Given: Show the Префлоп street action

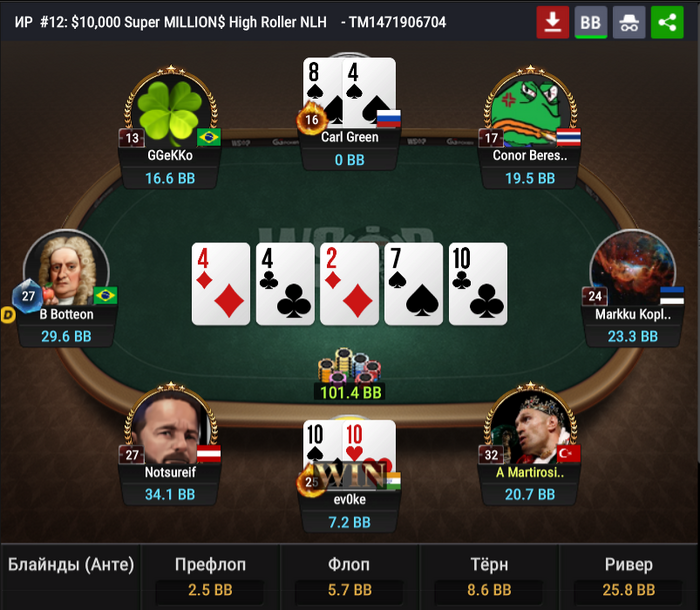Looking at the screenshot, I should [x=210, y=577].
